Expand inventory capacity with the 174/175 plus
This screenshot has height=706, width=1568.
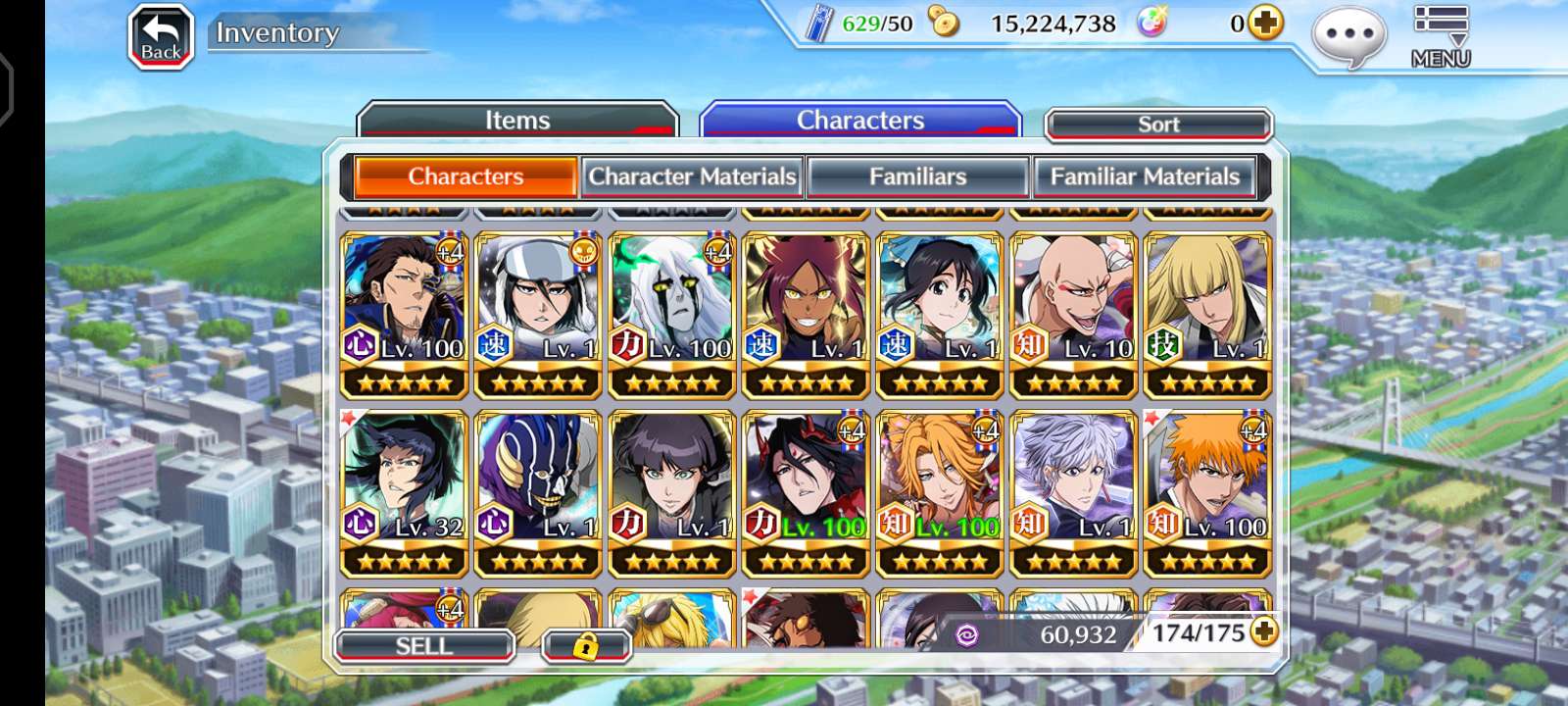coord(1264,632)
